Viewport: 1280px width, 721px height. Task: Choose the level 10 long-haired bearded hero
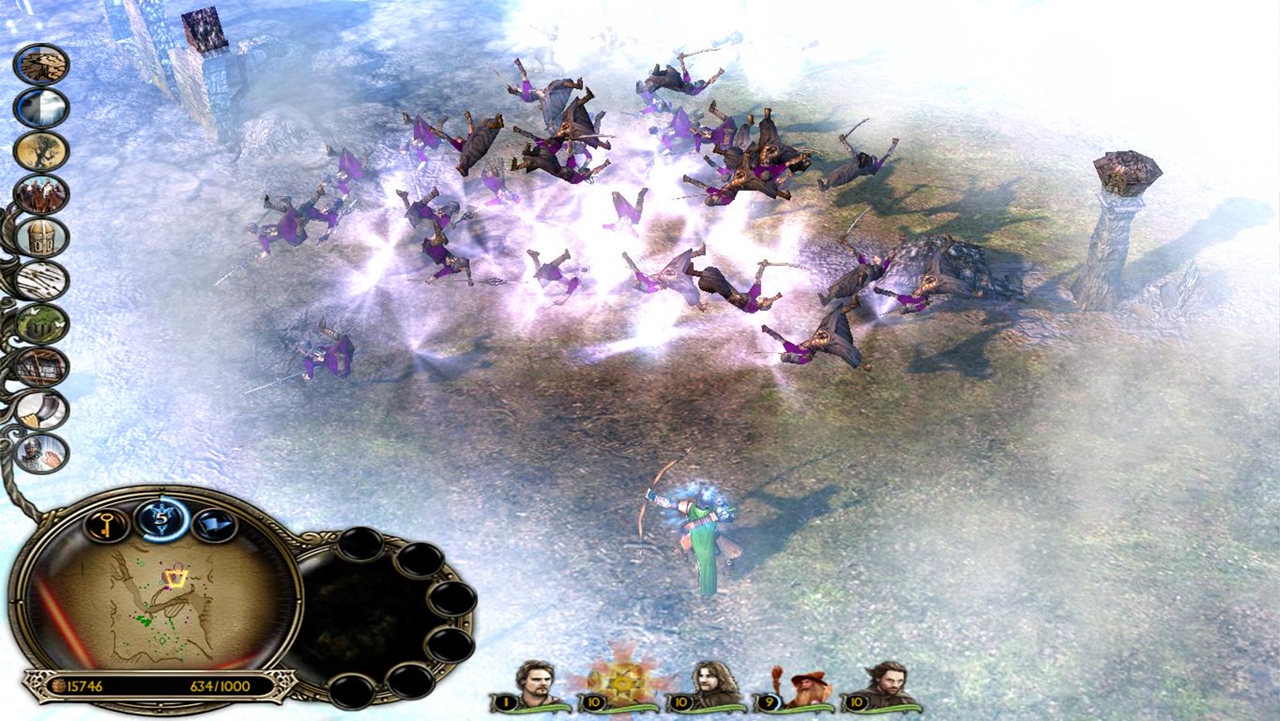tap(711, 686)
